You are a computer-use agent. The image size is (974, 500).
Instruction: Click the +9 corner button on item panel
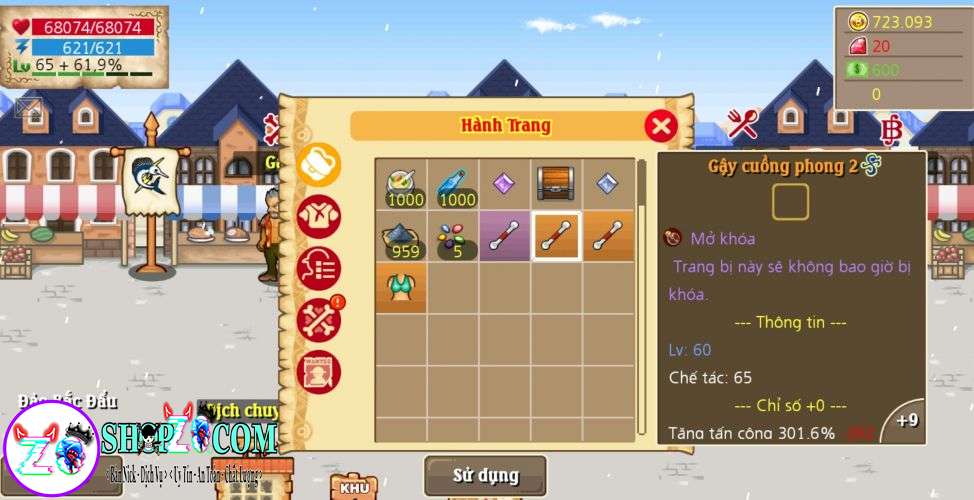point(906,421)
